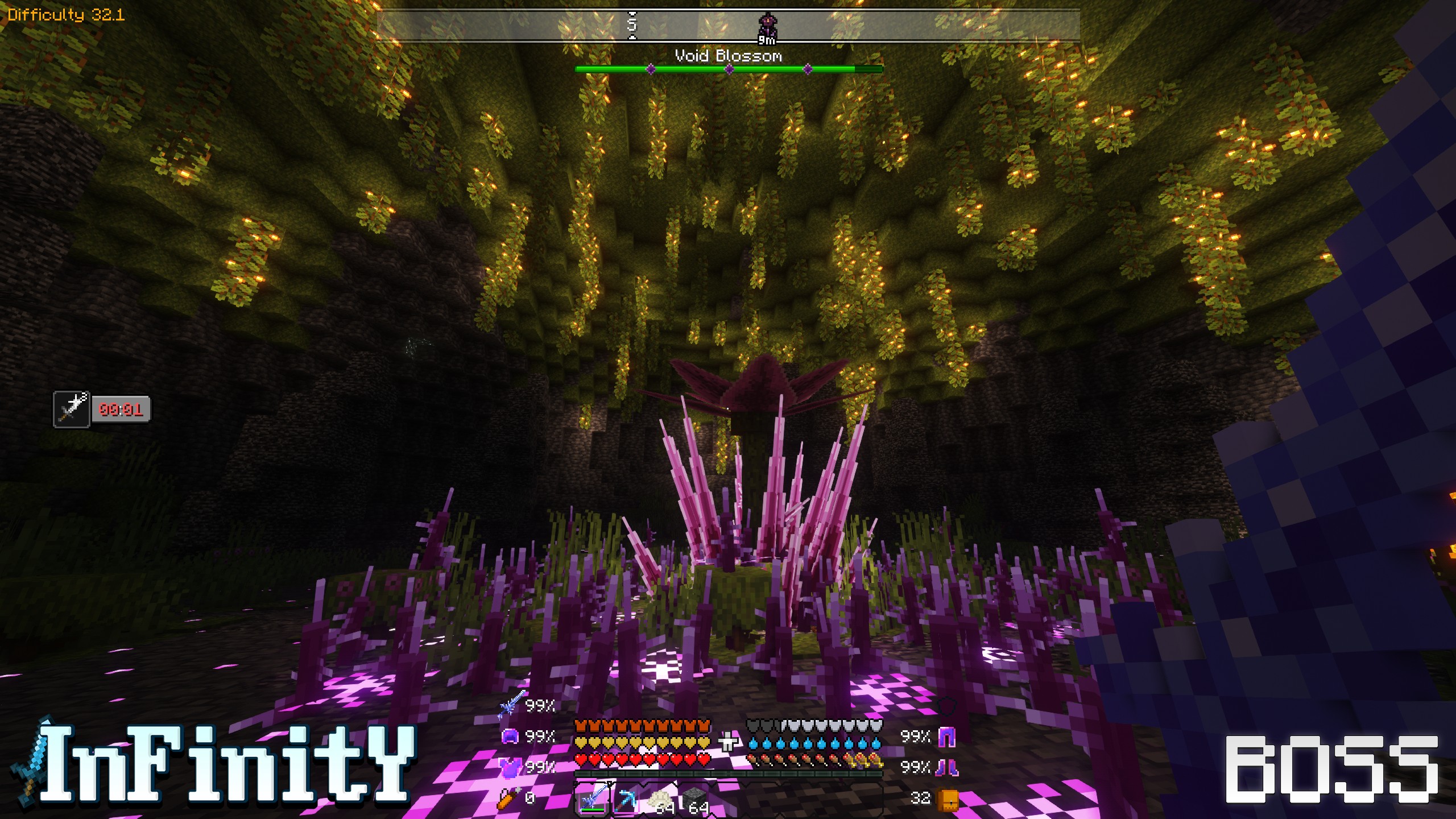Click the quiver arrow count icon
Screen dimensions: 1456x819
[508, 798]
